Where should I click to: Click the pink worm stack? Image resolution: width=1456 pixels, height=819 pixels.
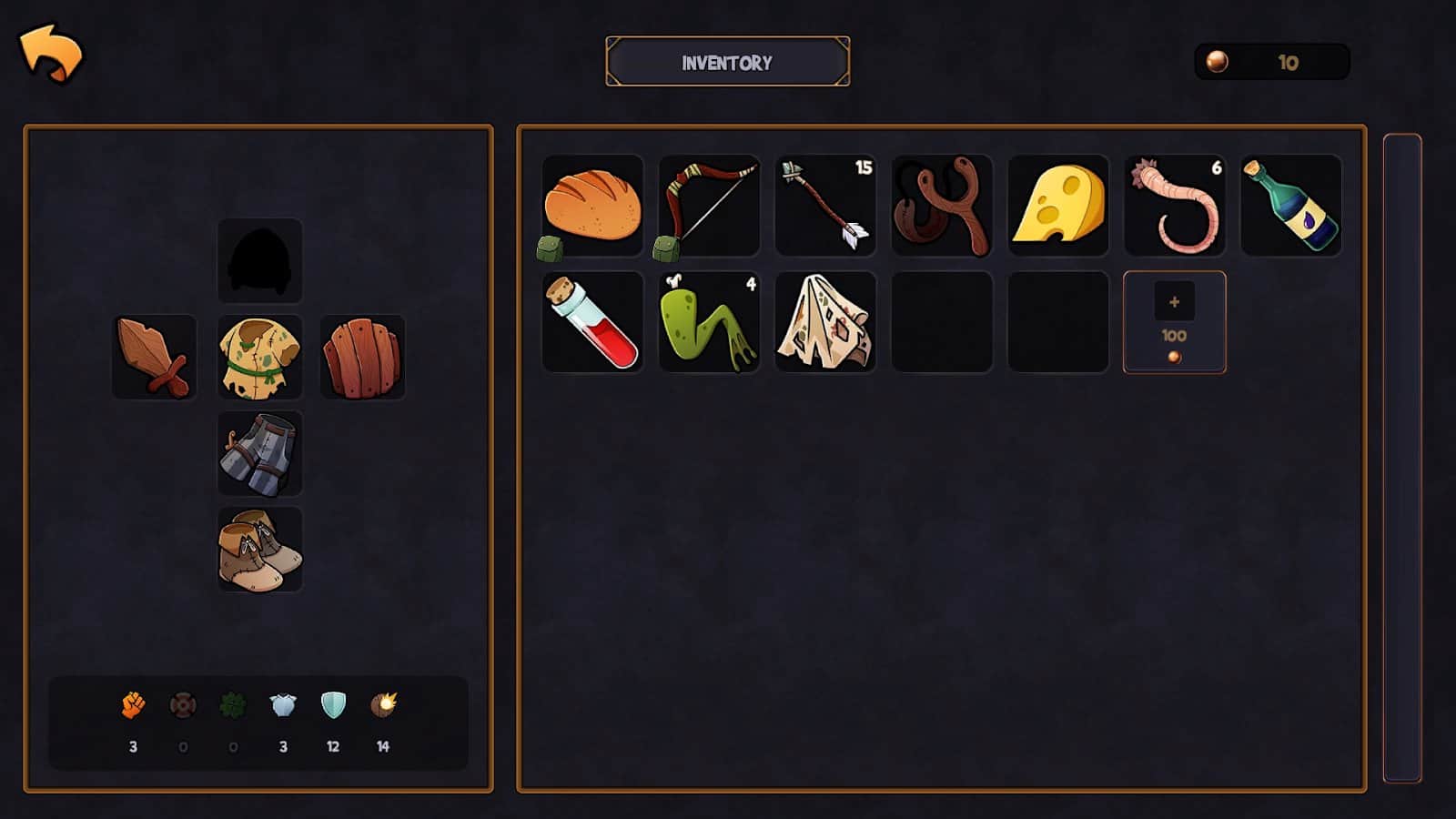[x=1175, y=206]
